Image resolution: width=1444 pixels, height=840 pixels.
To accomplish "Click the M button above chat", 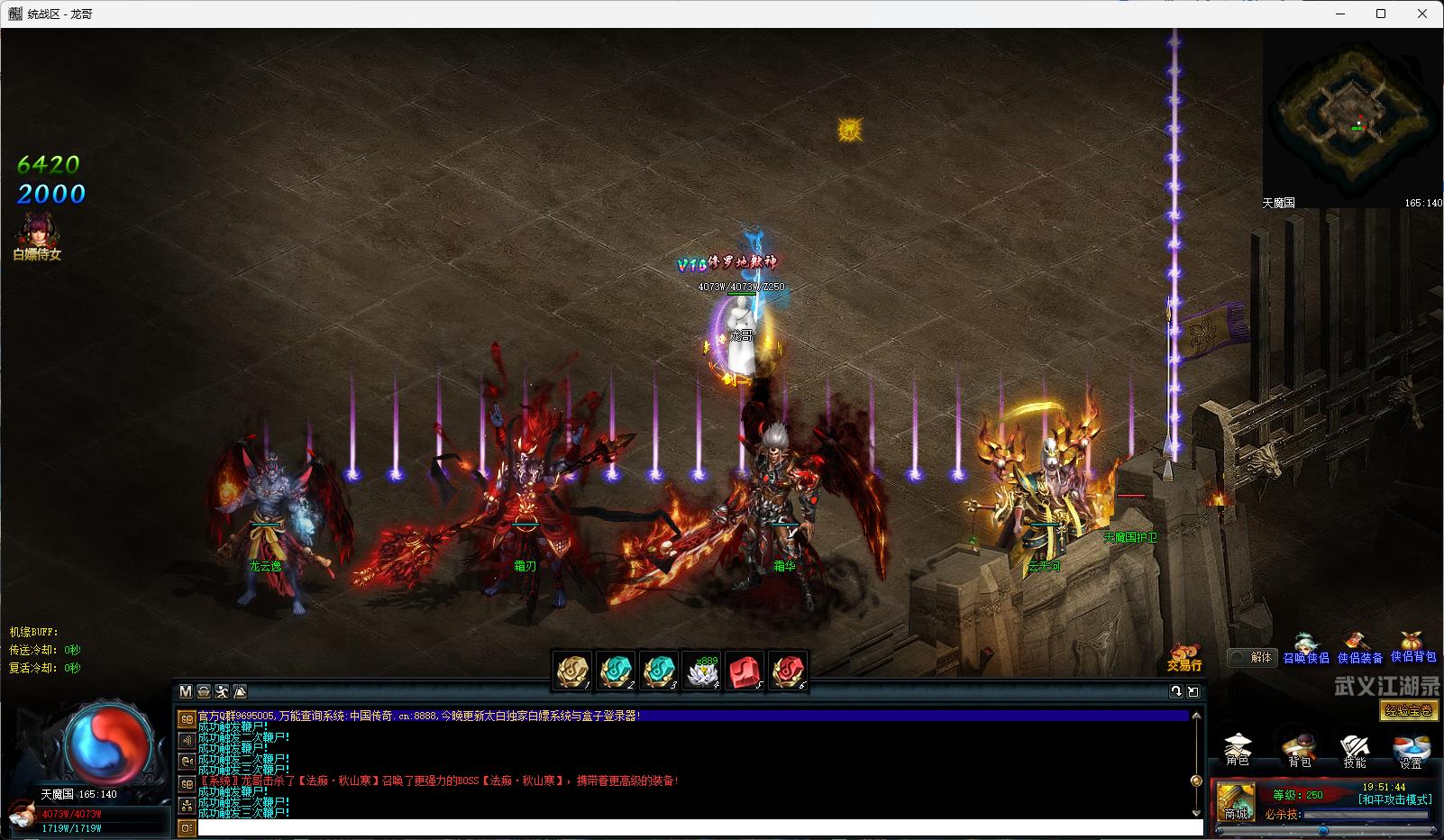I will pyautogui.click(x=186, y=691).
